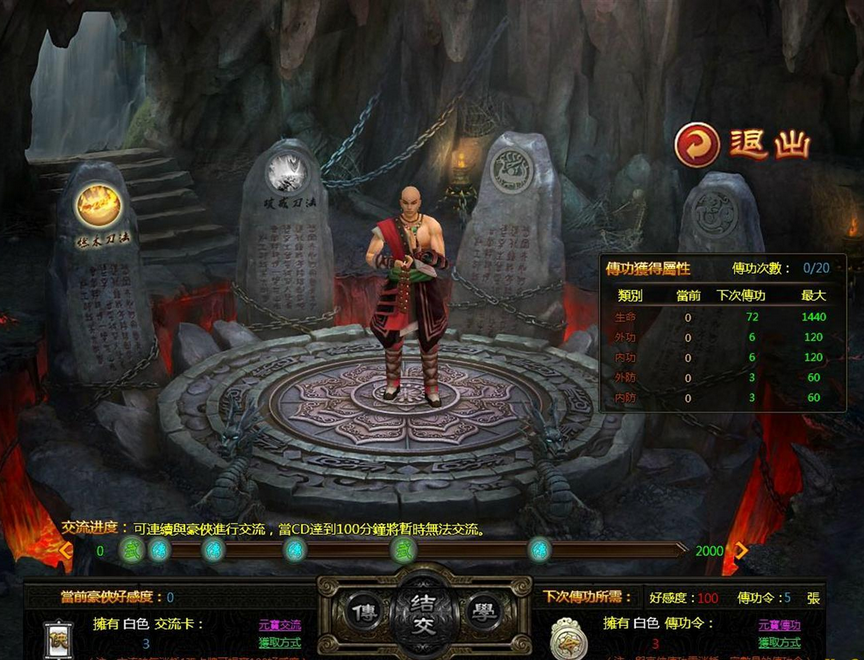Screen dimensions: 864x660
Task: Show 獲取方式 for the transmit token
Action: [x=779, y=642]
